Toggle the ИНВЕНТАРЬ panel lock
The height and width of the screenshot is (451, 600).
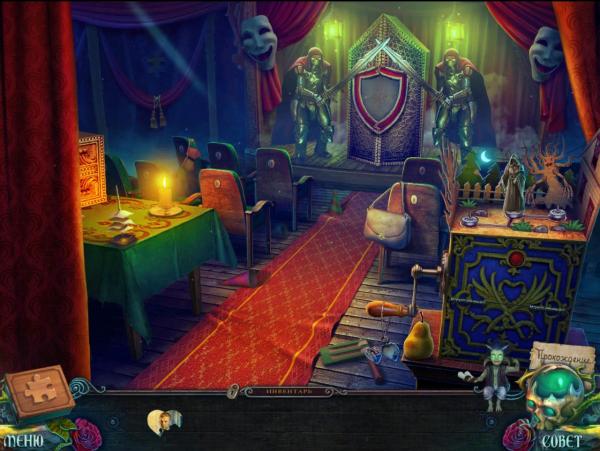coord(233,389)
